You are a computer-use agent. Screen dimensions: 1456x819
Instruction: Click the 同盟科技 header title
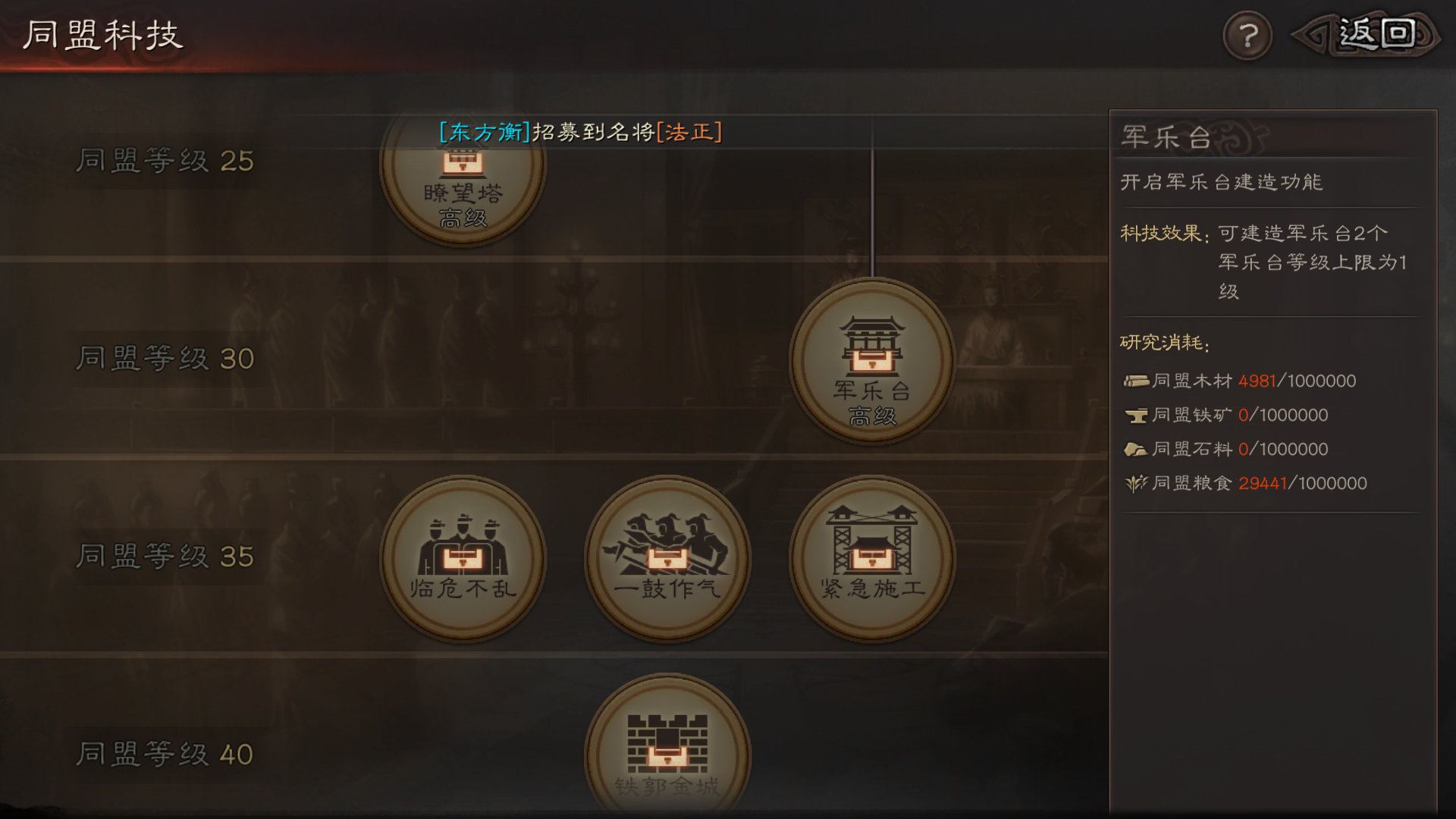point(102,34)
